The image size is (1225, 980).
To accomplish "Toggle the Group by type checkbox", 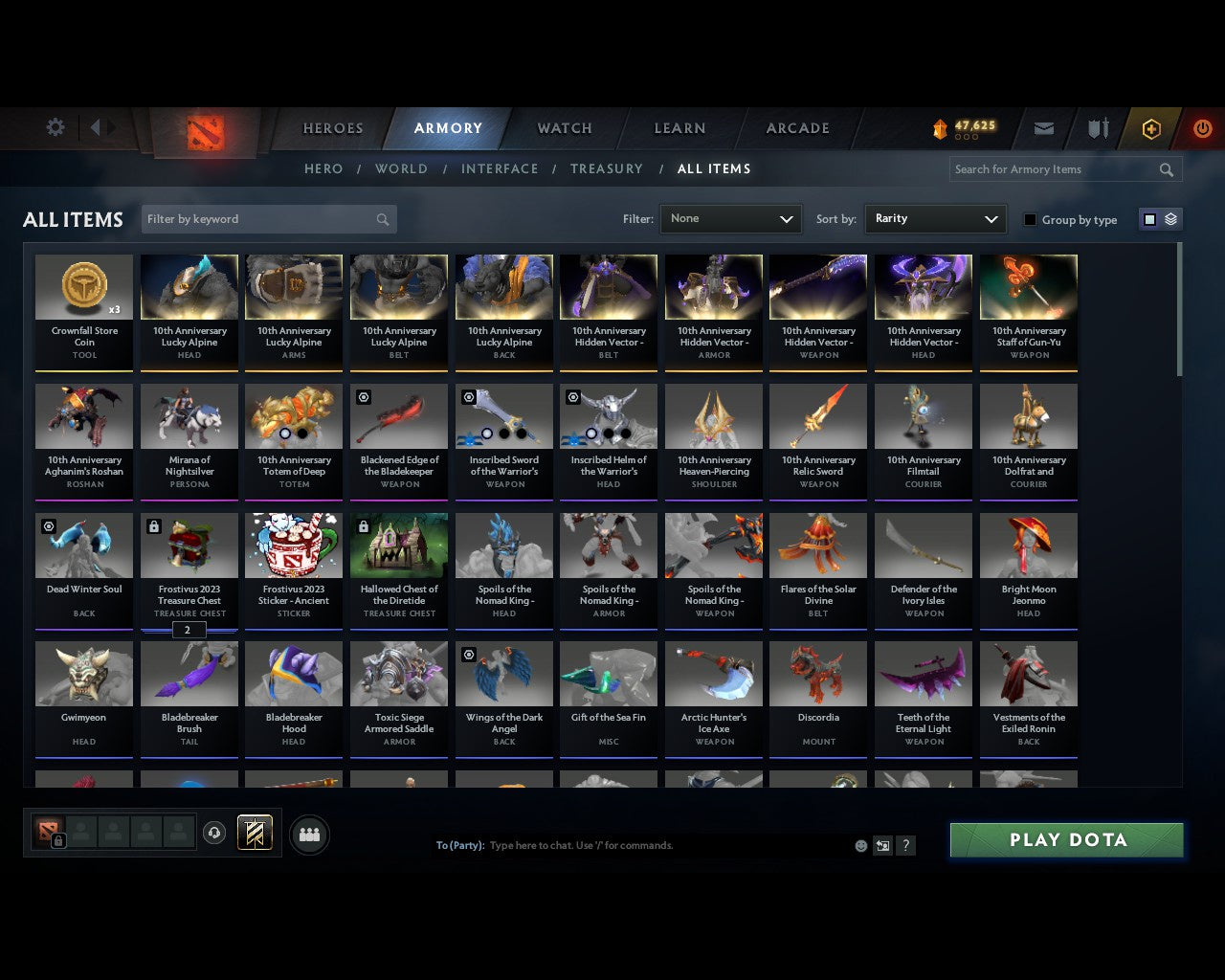I will point(1030,219).
